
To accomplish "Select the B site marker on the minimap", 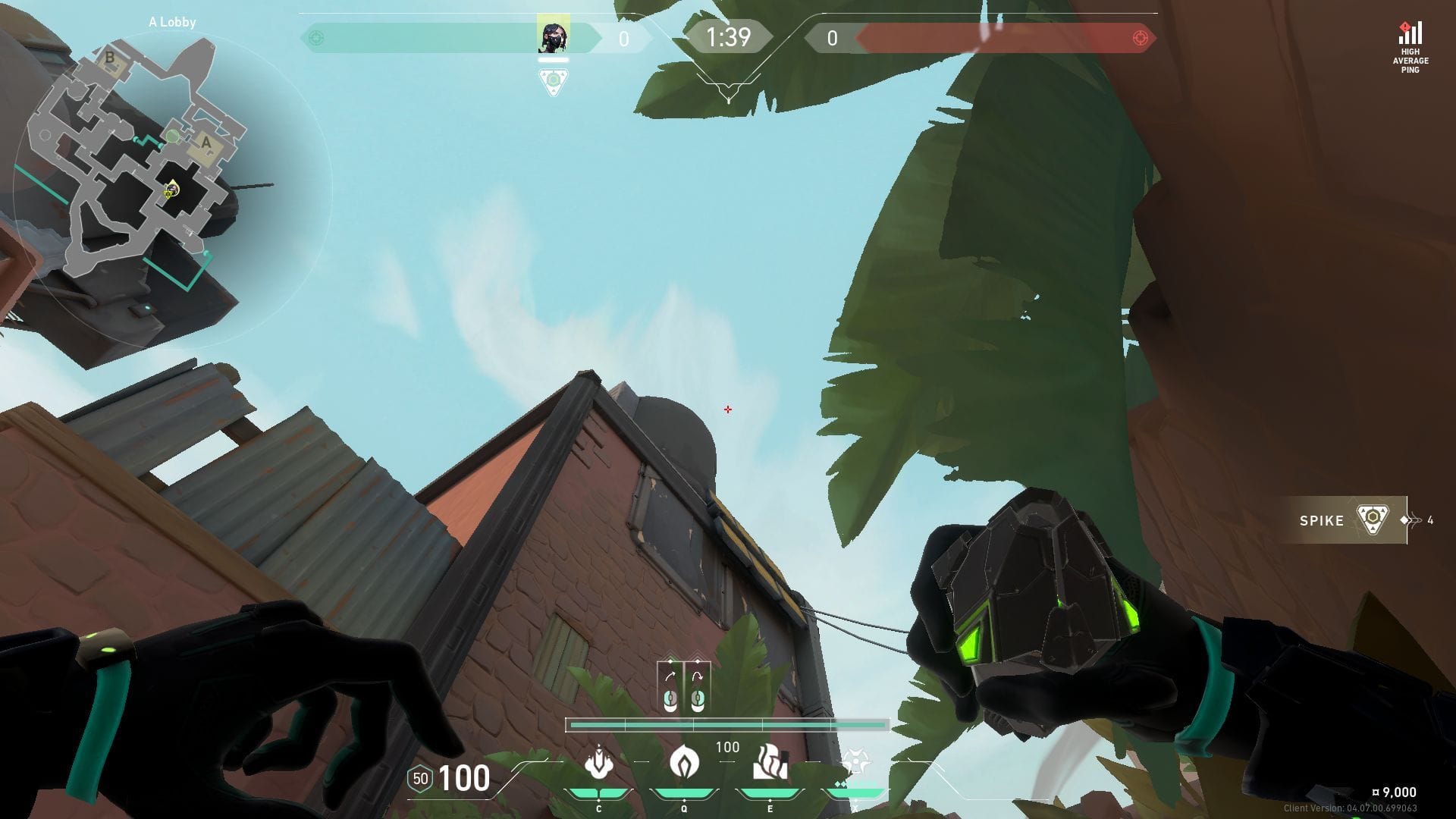I will point(110,58).
